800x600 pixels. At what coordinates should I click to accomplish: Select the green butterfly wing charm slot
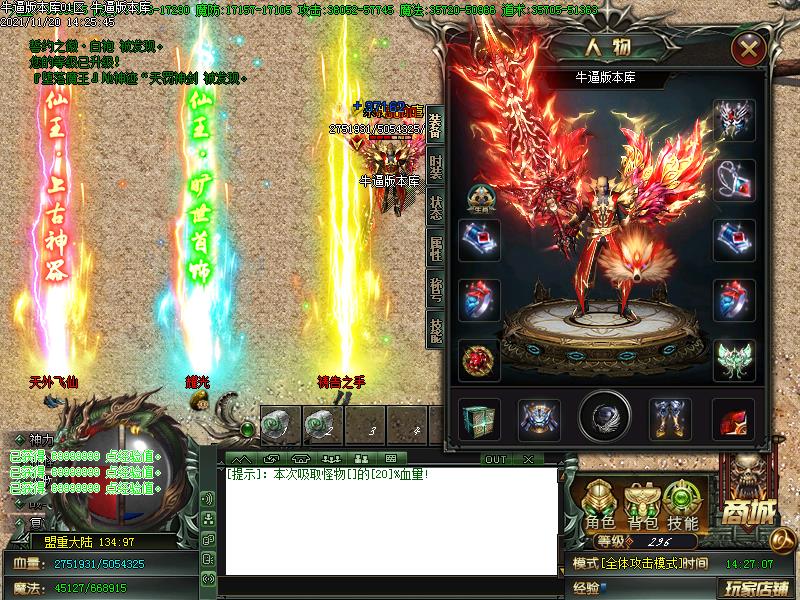tap(733, 360)
